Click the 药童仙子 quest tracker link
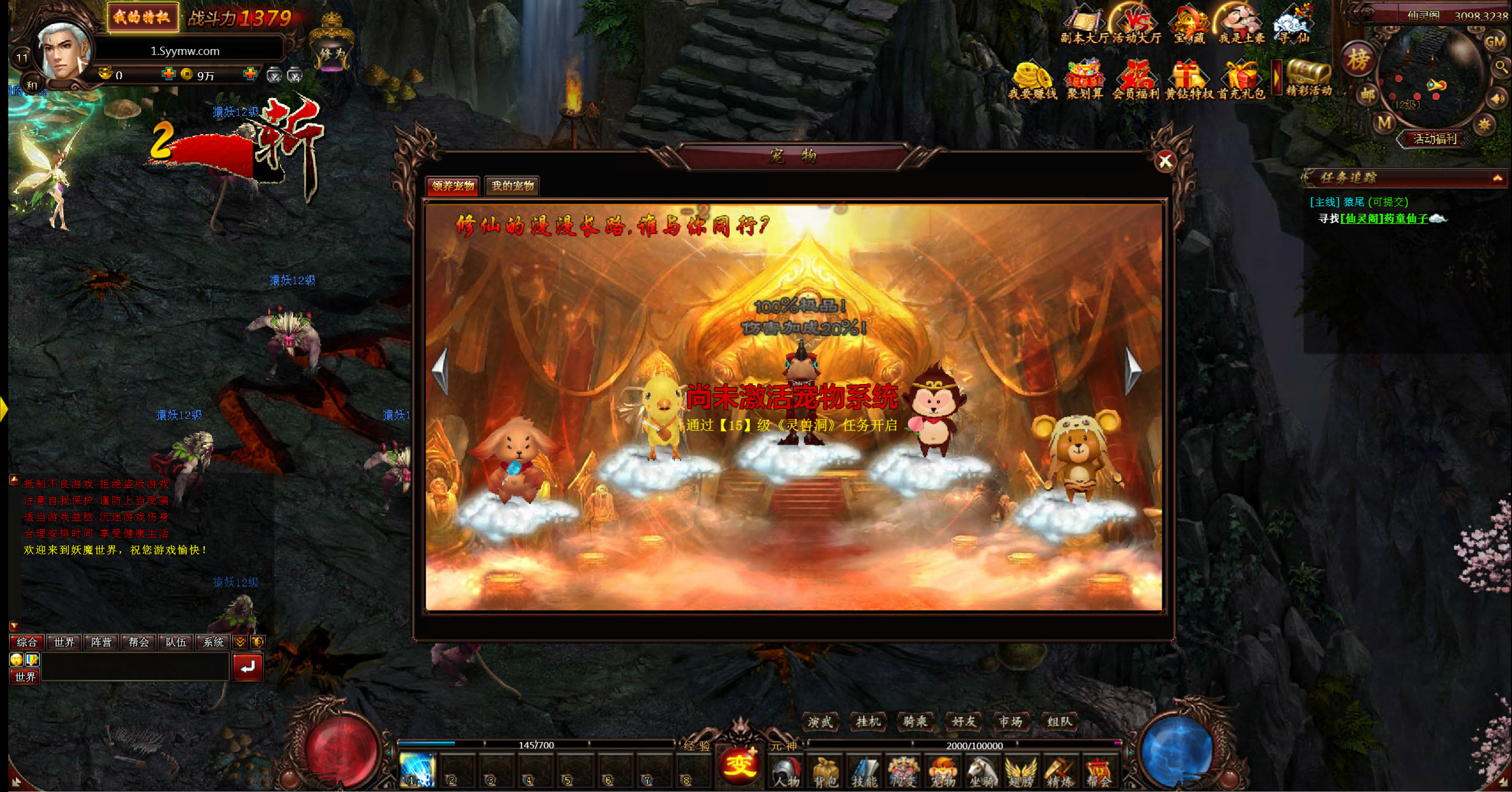1512x792 pixels. click(x=1384, y=219)
